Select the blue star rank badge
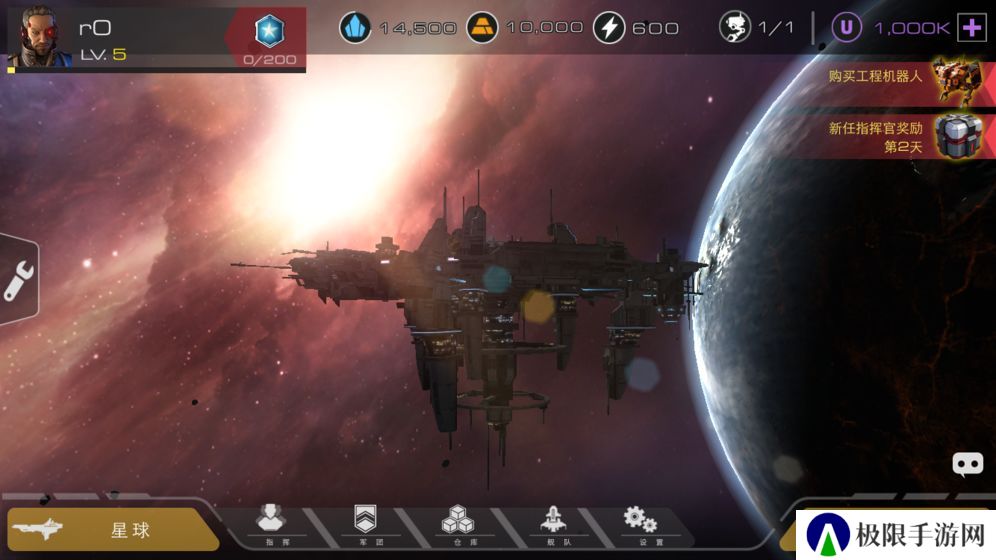The width and height of the screenshot is (996, 560). (x=269, y=32)
